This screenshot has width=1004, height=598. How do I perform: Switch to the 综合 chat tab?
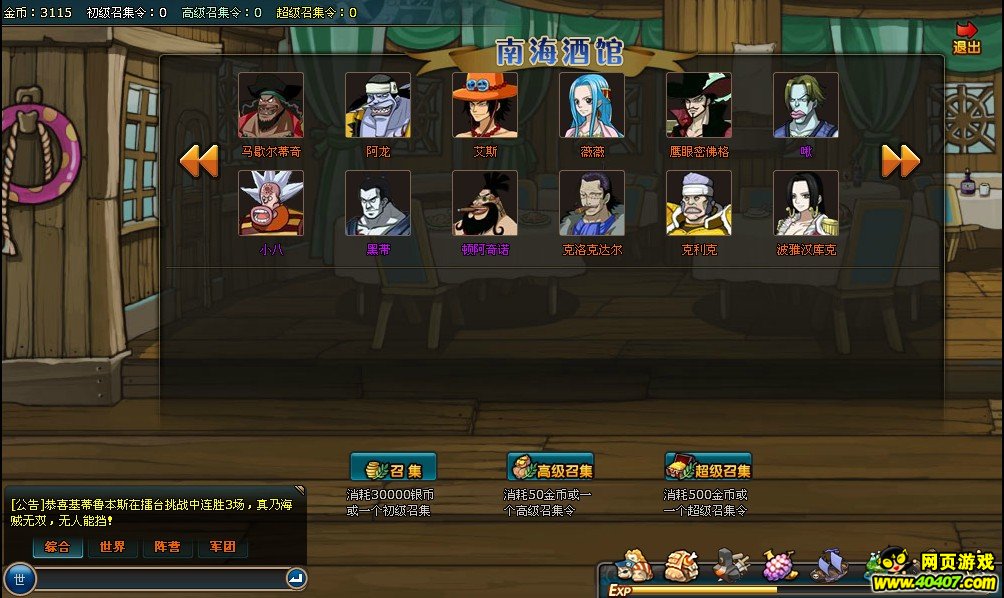58,547
